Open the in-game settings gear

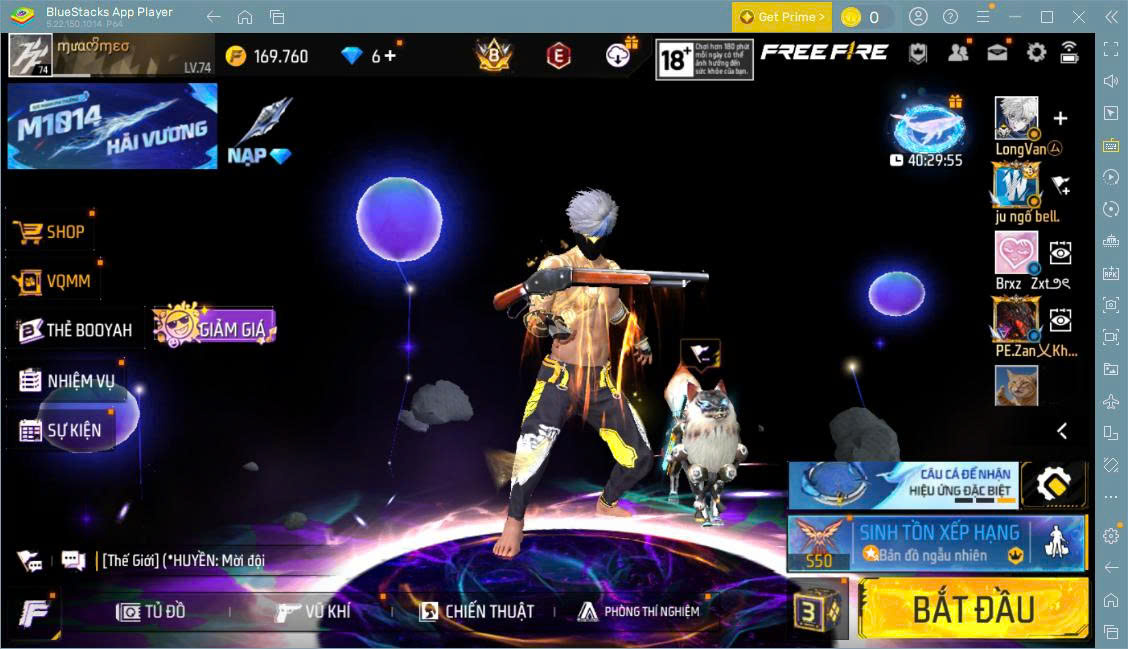point(1036,53)
